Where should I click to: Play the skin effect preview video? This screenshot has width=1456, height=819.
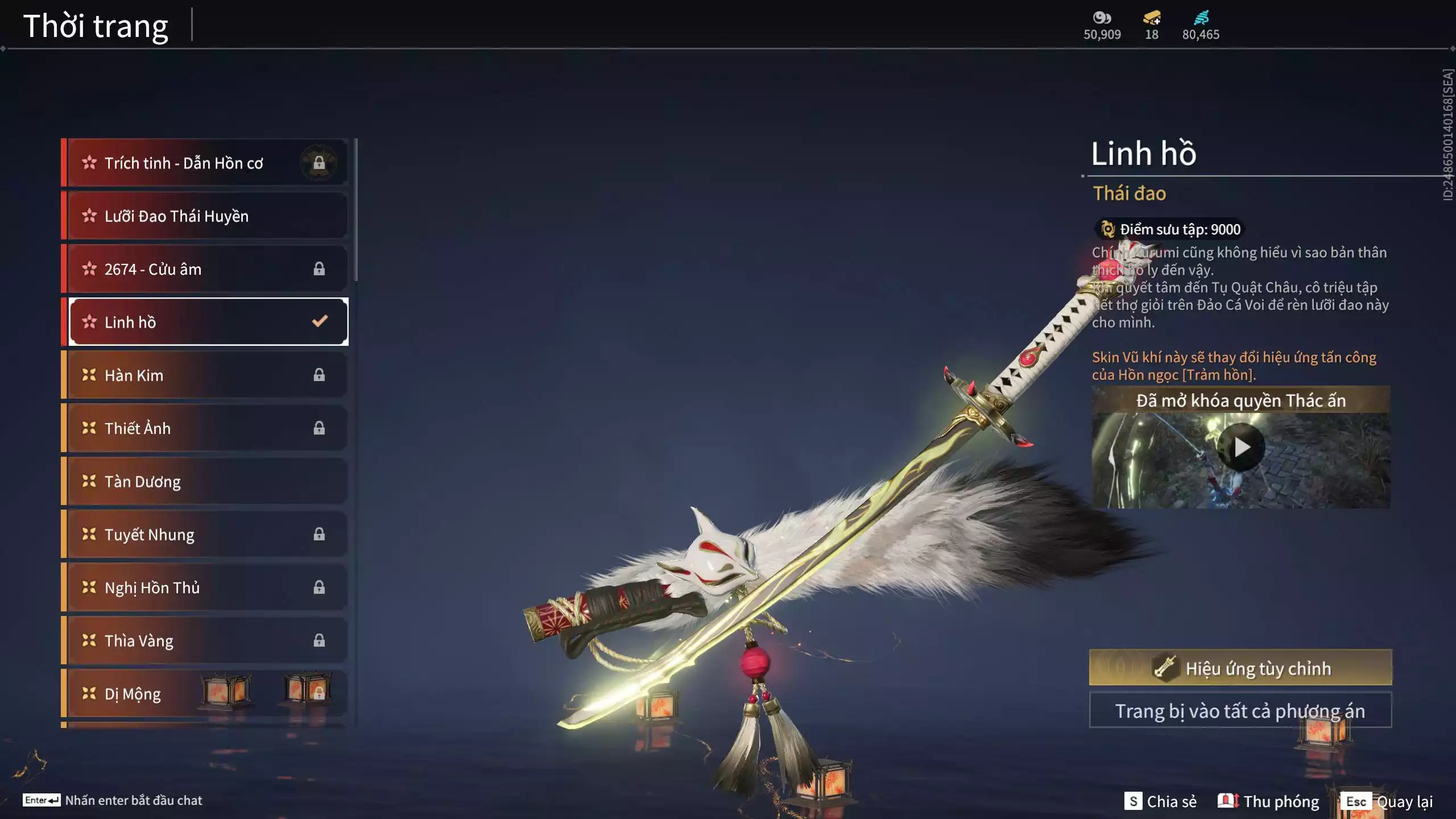click(1241, 448)
